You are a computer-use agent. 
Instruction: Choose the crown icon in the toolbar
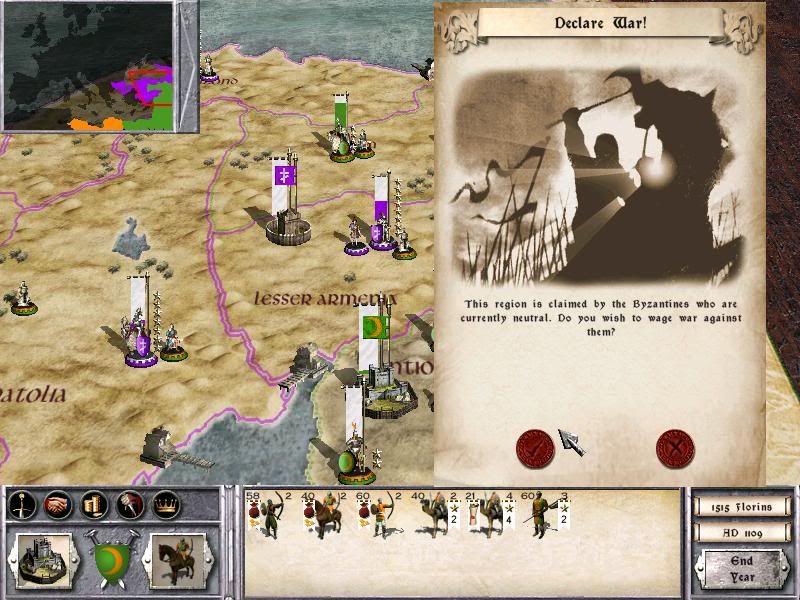[x=166, y=505]
